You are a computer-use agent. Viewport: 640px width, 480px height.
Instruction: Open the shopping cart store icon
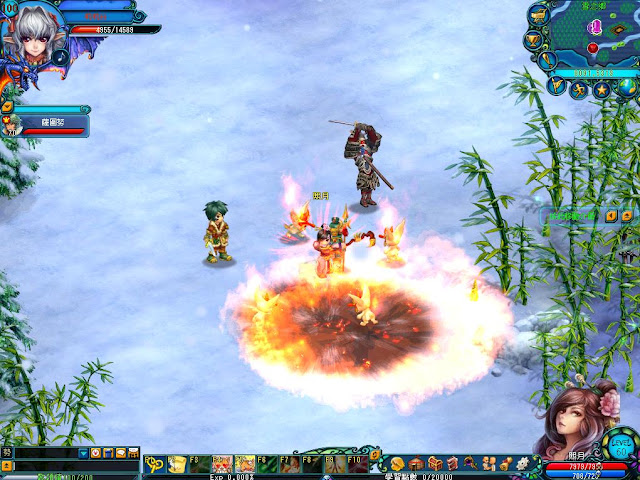(538, 15)
